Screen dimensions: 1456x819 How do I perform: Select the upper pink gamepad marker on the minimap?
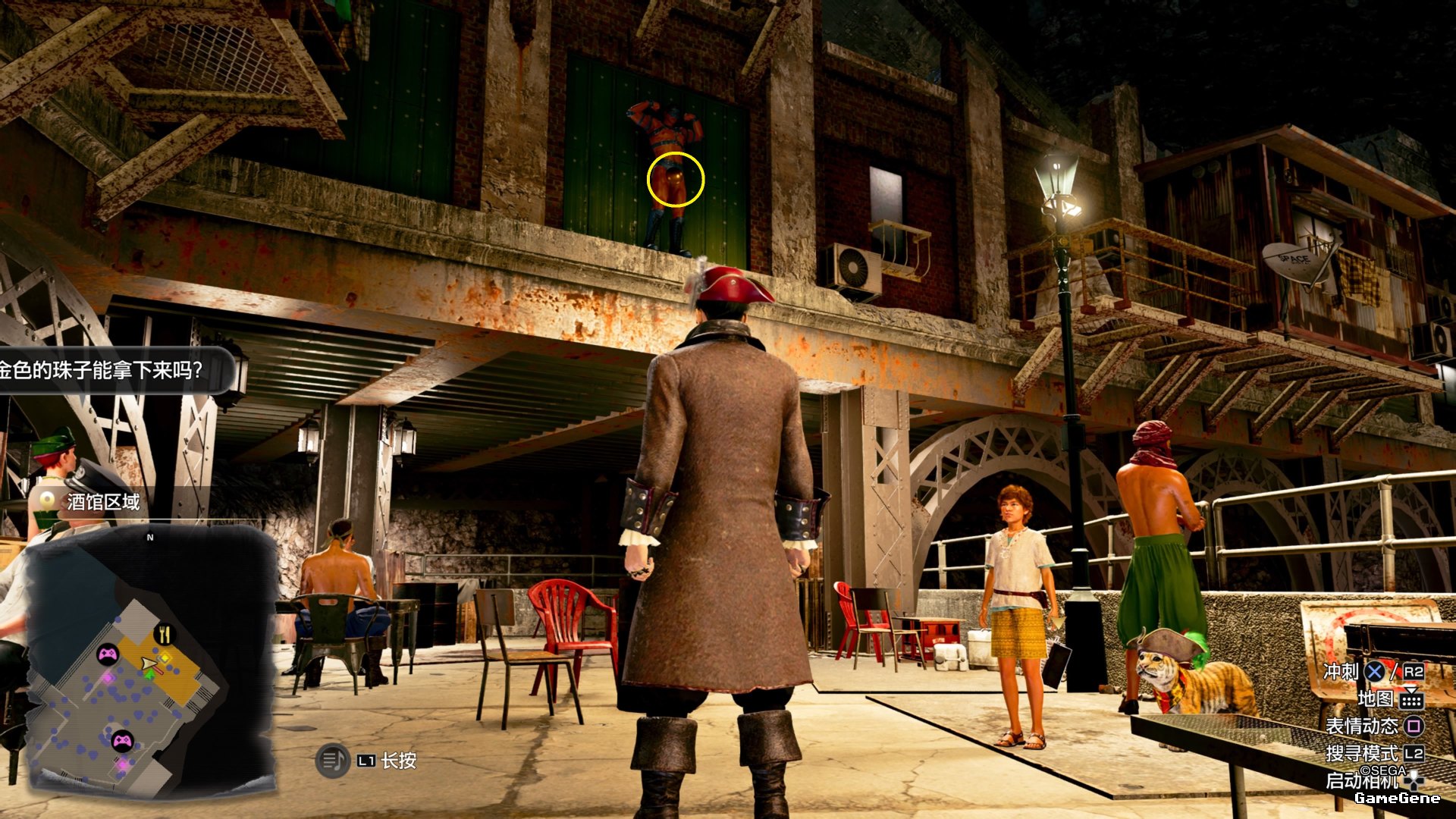point(108,653)
